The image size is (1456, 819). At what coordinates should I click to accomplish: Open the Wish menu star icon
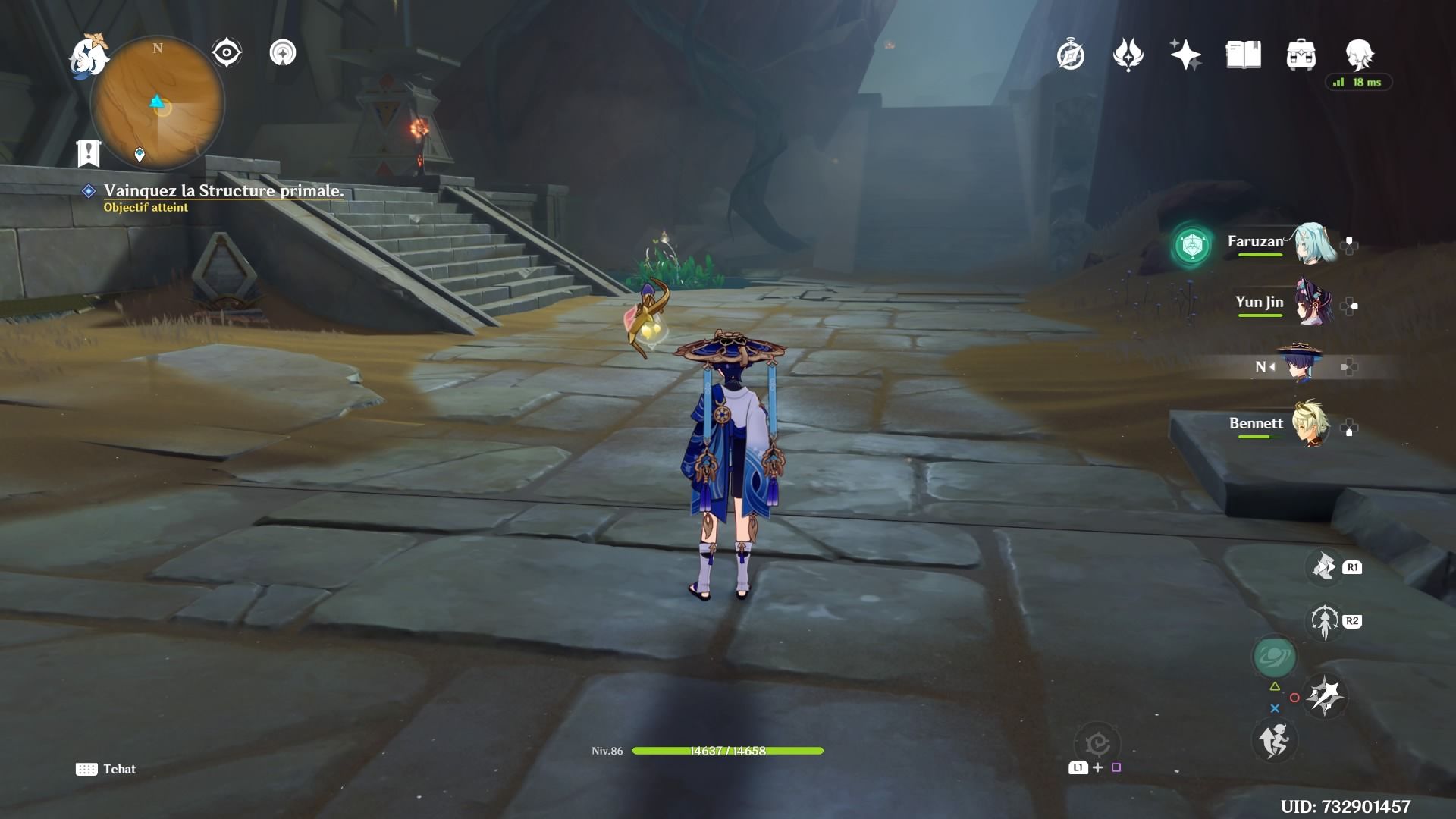pos(1185,53)
